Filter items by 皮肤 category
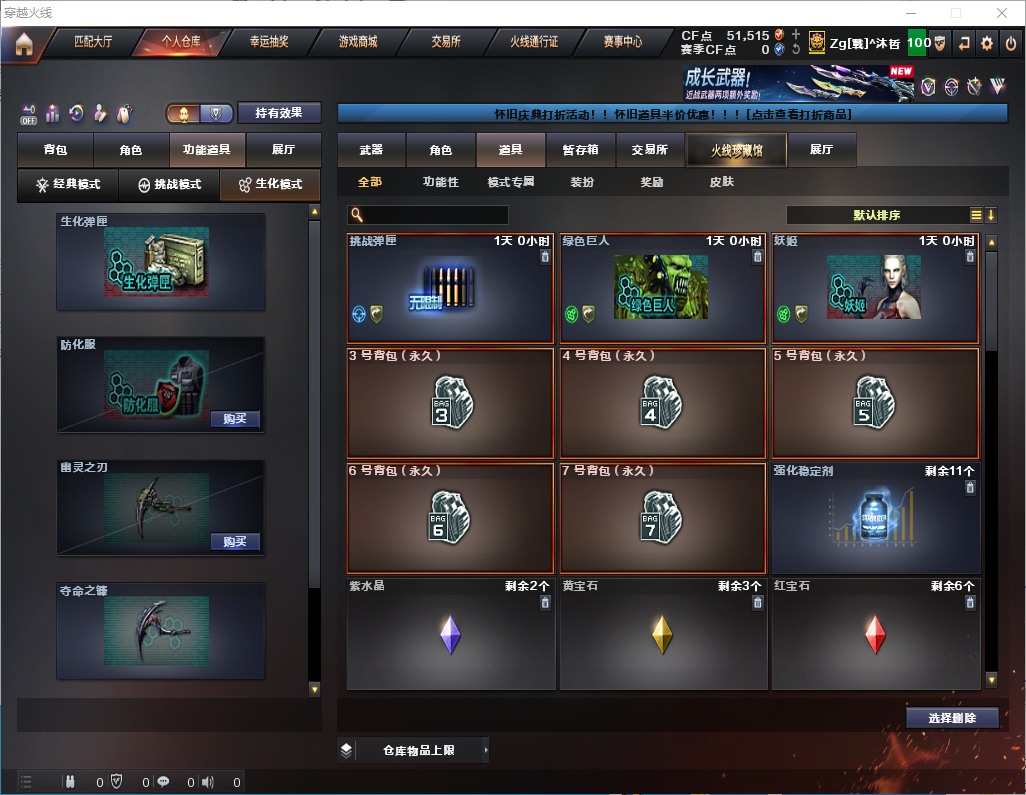 [x=721, y=183]
